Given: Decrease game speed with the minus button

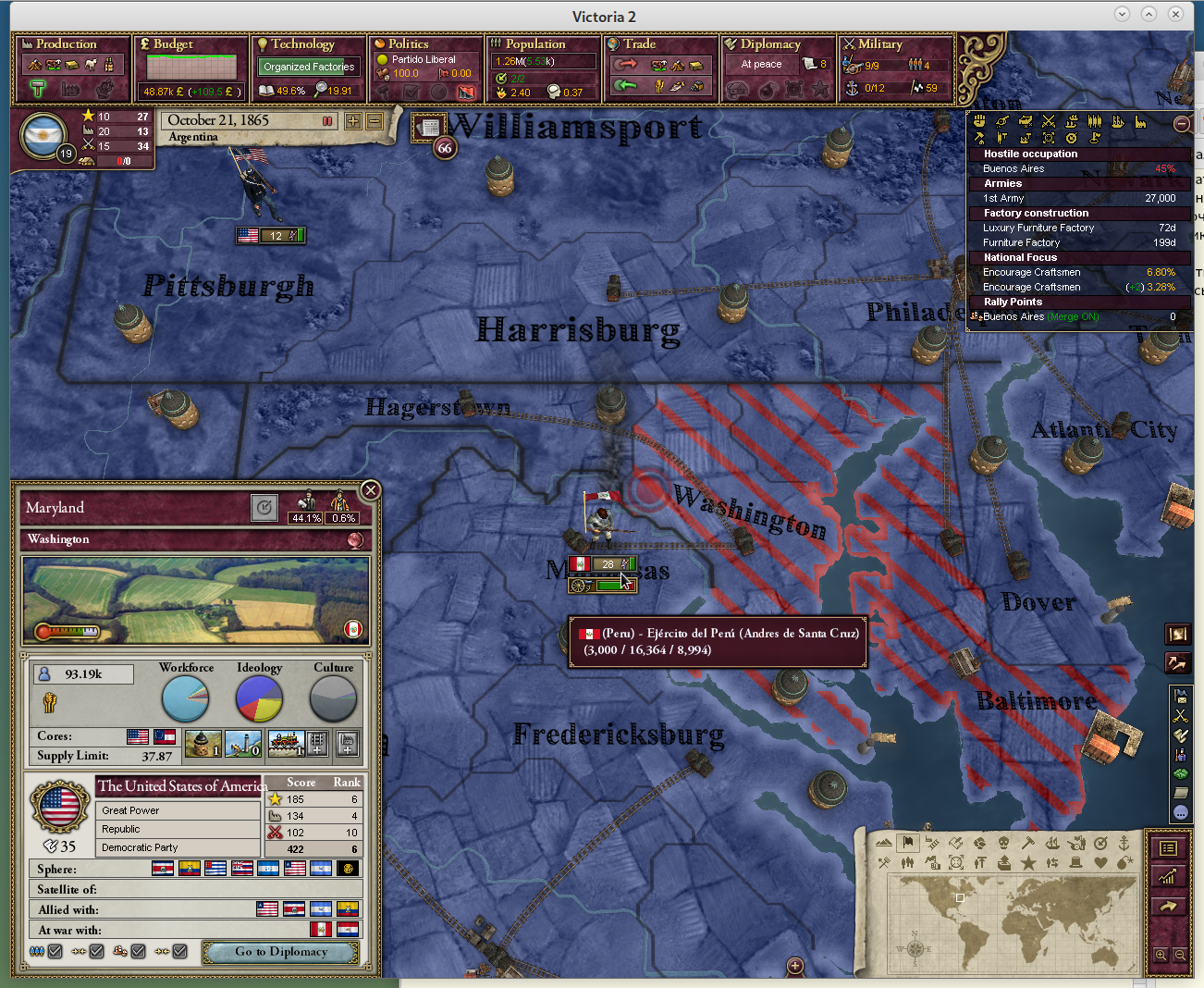Looking at the screenshot, I should (375, 121).
